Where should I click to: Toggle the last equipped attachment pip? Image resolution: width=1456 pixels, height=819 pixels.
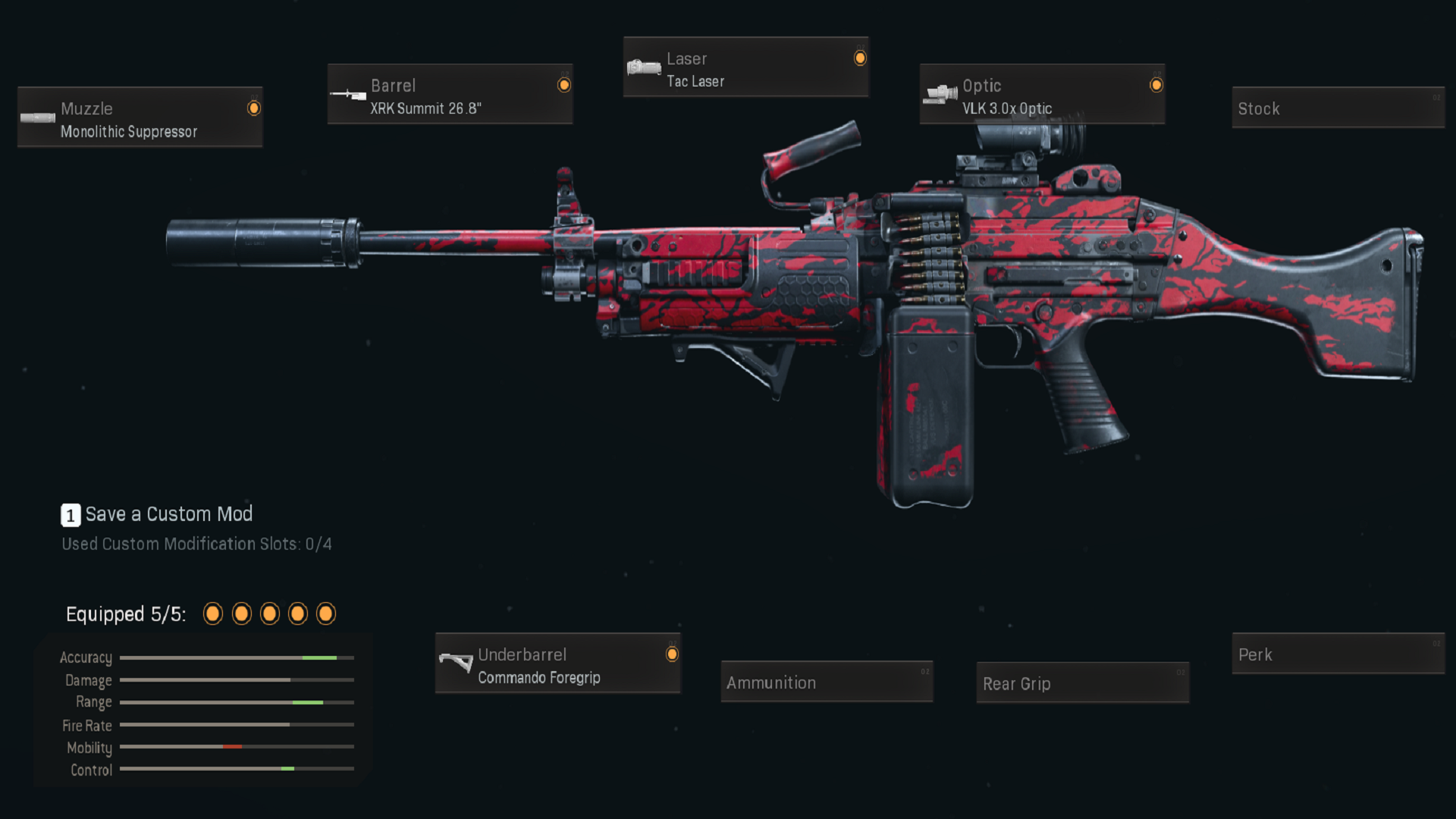[327, 613]
